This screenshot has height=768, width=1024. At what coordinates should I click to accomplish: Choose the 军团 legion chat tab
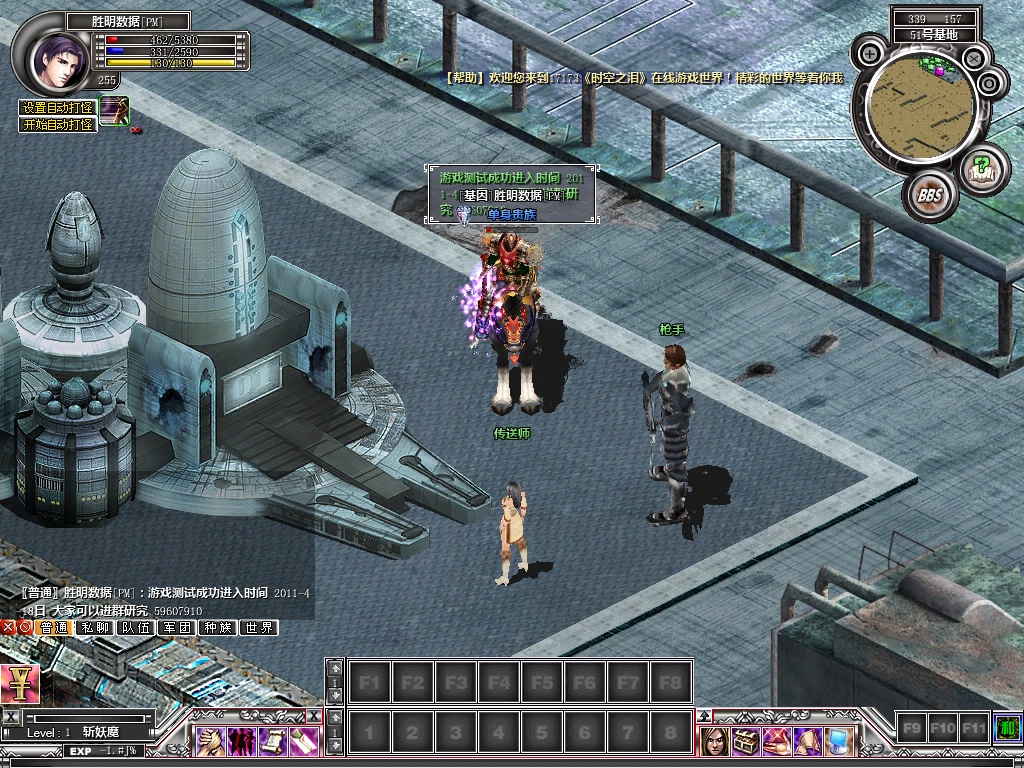[177, 628]
